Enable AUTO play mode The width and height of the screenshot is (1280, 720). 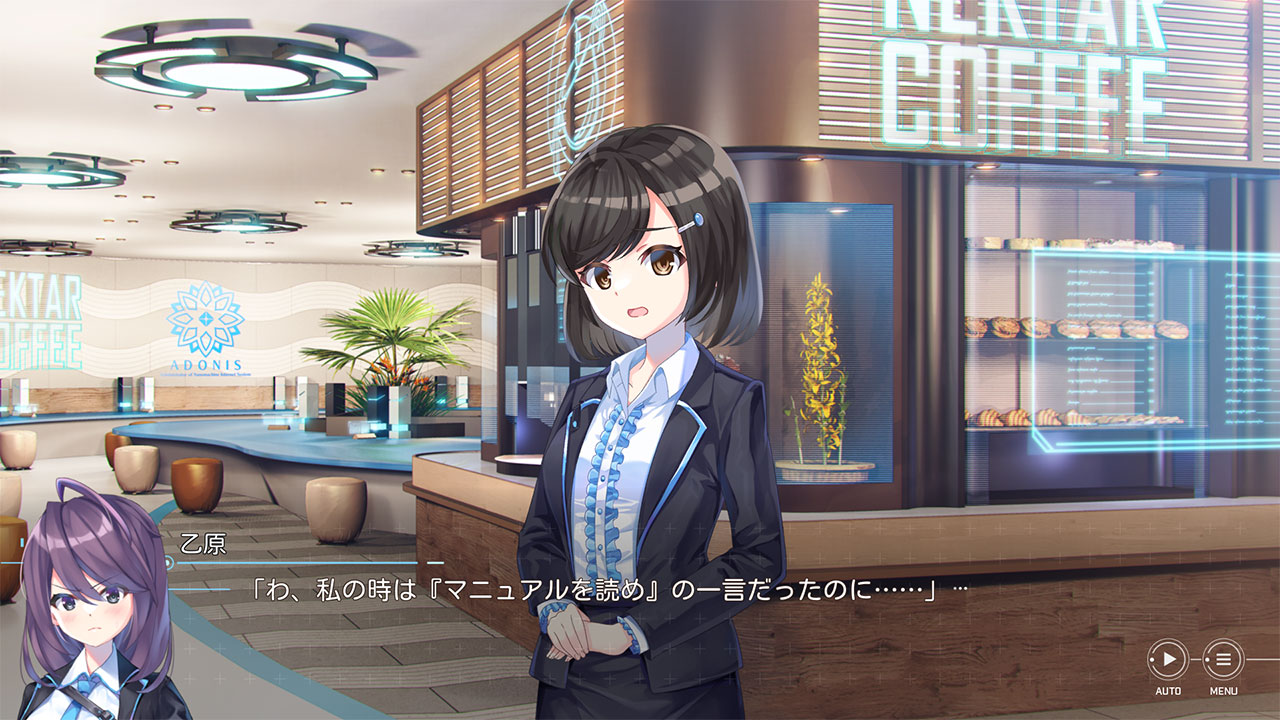[1167, 660]
